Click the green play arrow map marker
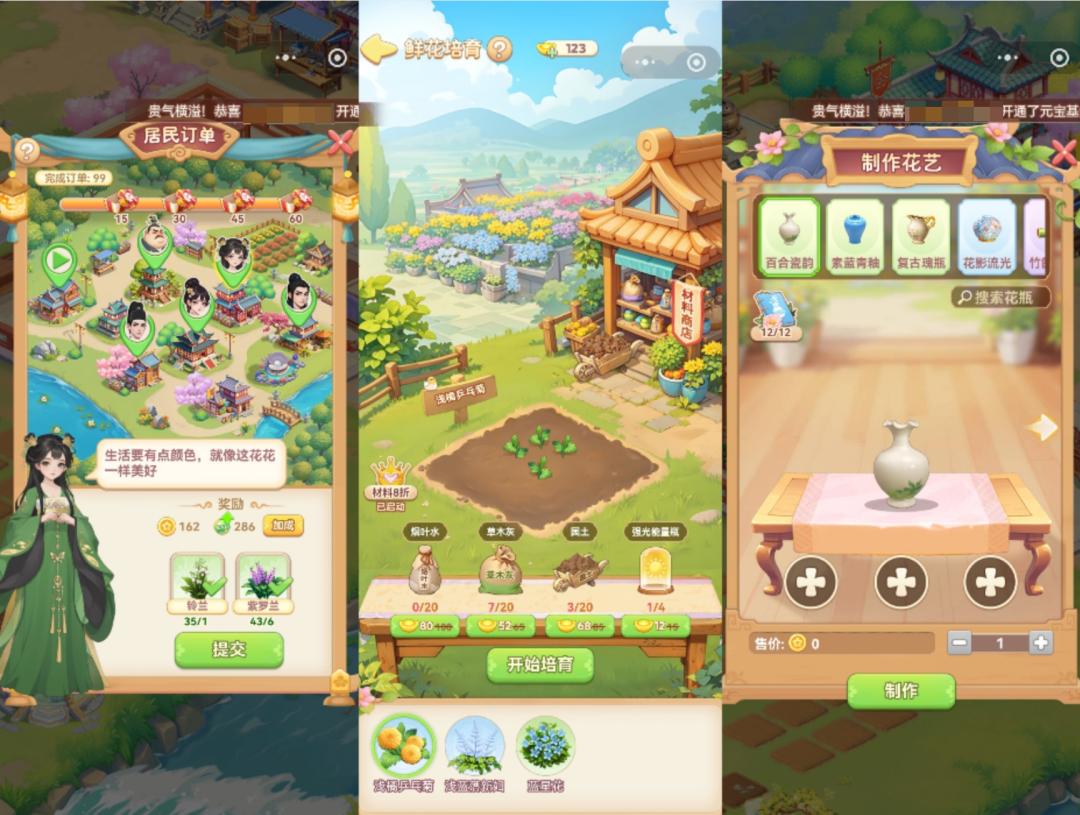The height and width of the screenshot is (815, 1080). pos(60,261)
